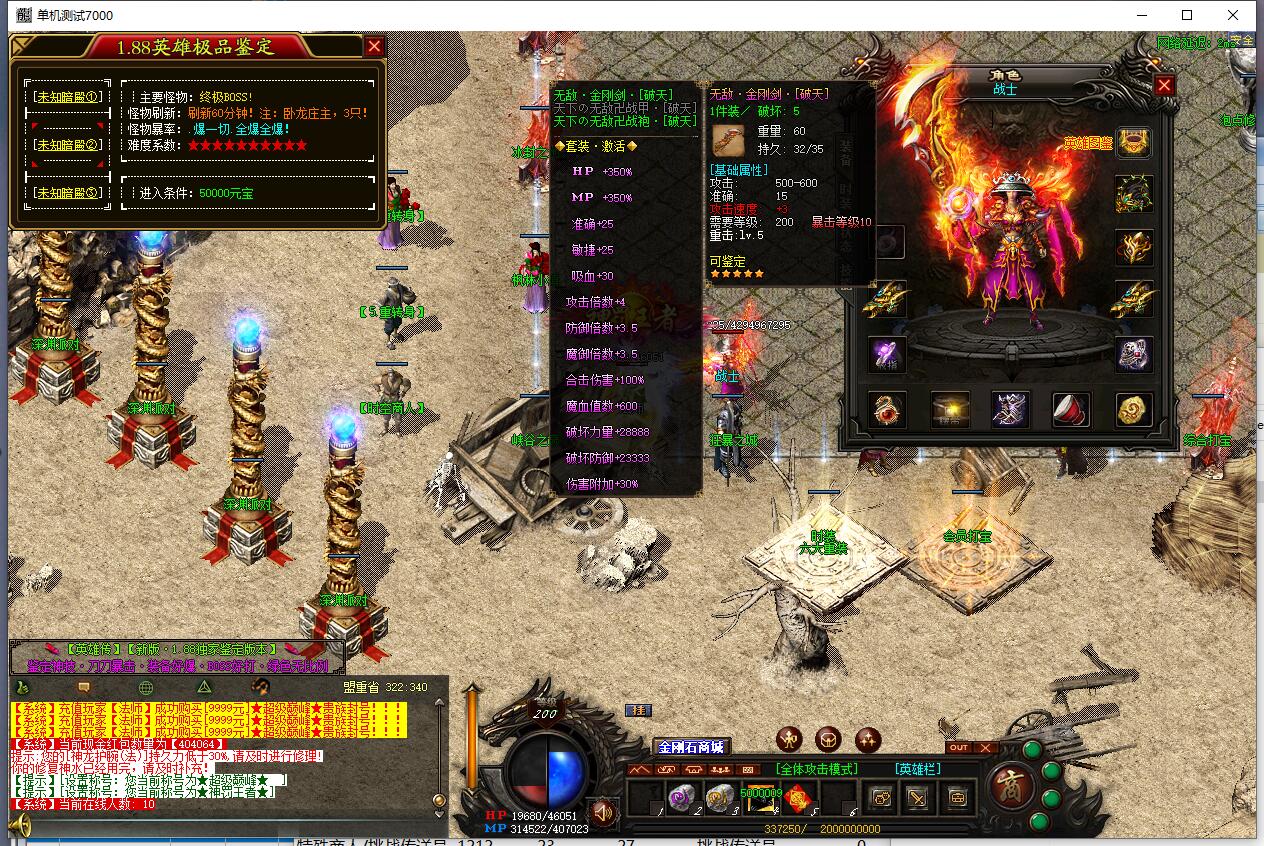This screenshot has width=1264, height=846.
Task: Close the 1.88英雄极品鉴定 dialog
Action: pos(374,46)
